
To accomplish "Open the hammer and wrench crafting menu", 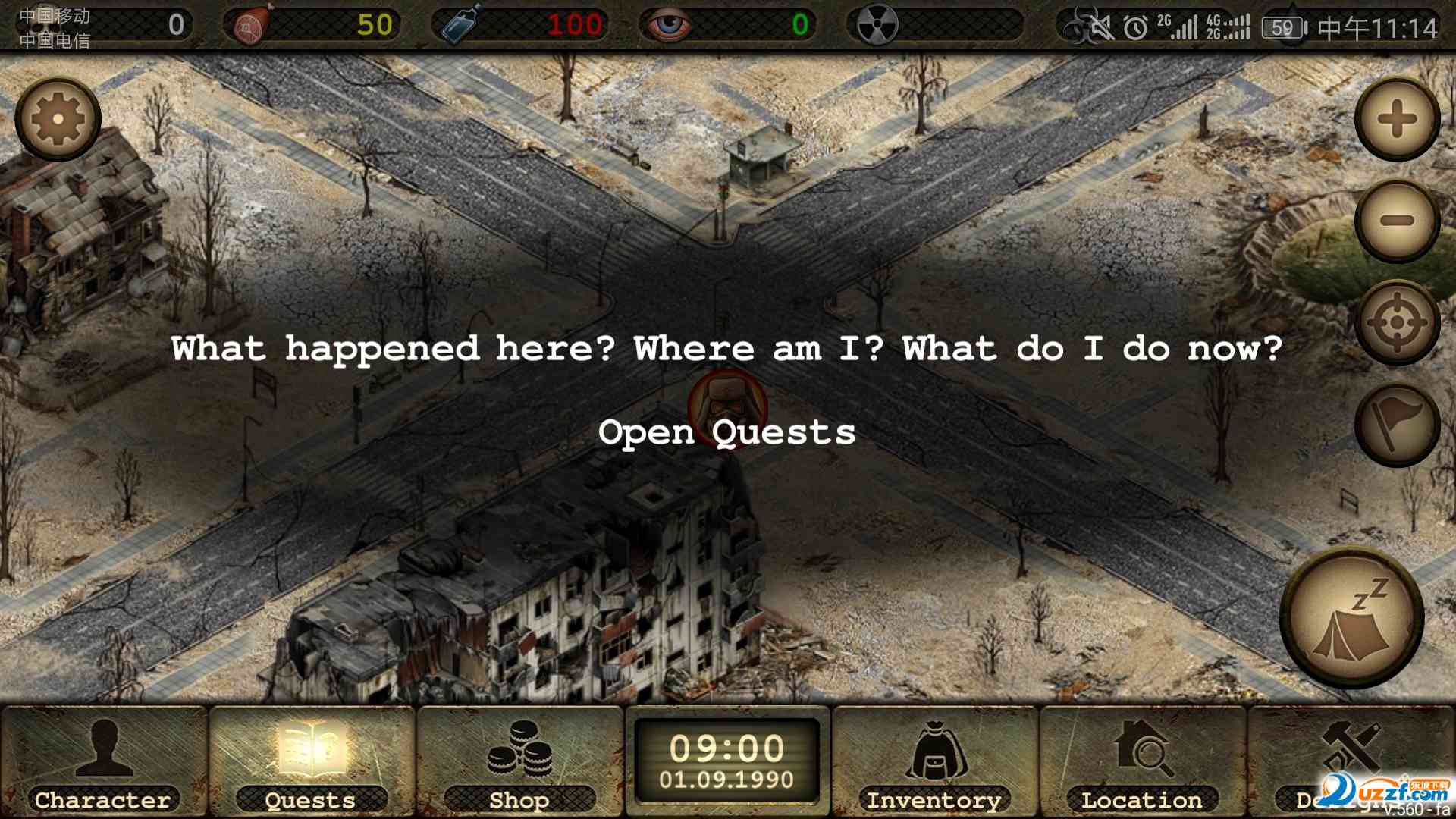I will click(x=1350, y=751).
